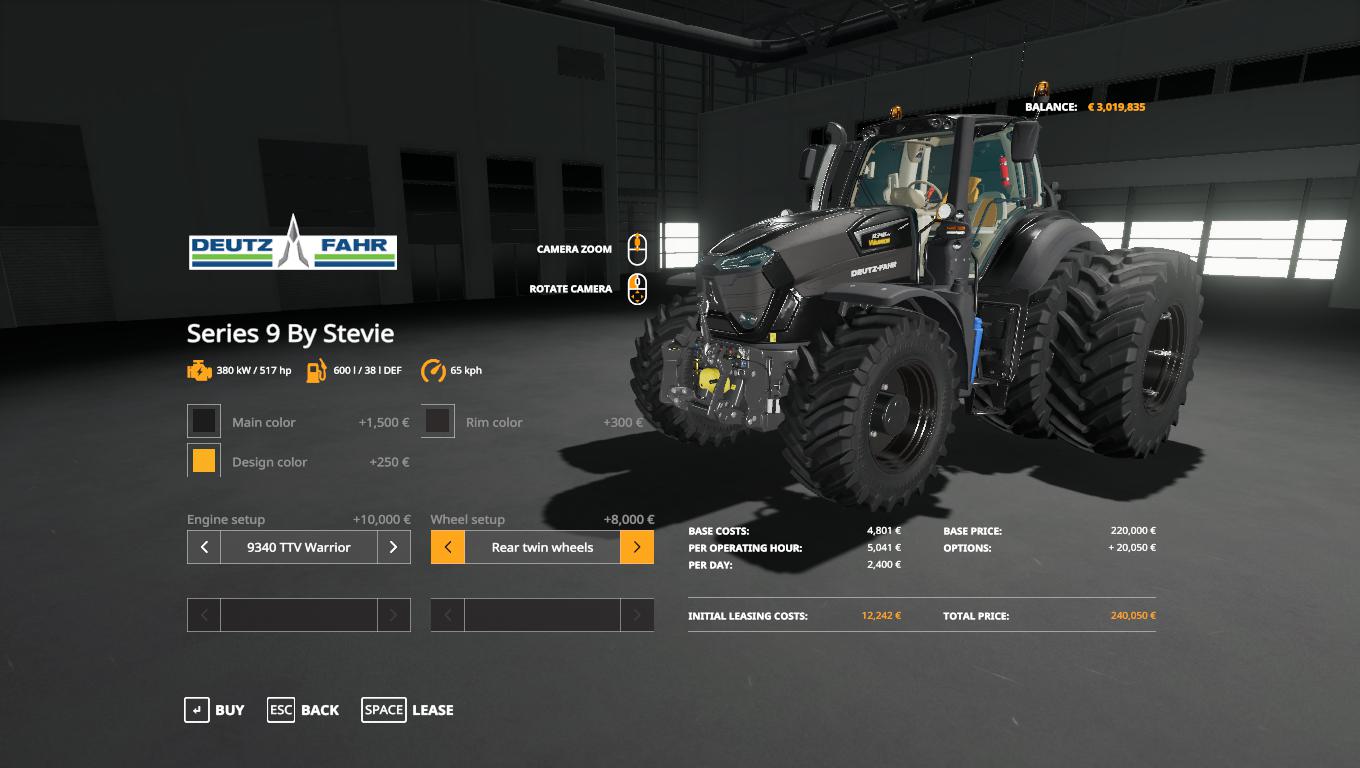Click the 9340 TTV Warrior engine selector
Viewport: 1360px width, 768px height.
click(x=298, y=547)
